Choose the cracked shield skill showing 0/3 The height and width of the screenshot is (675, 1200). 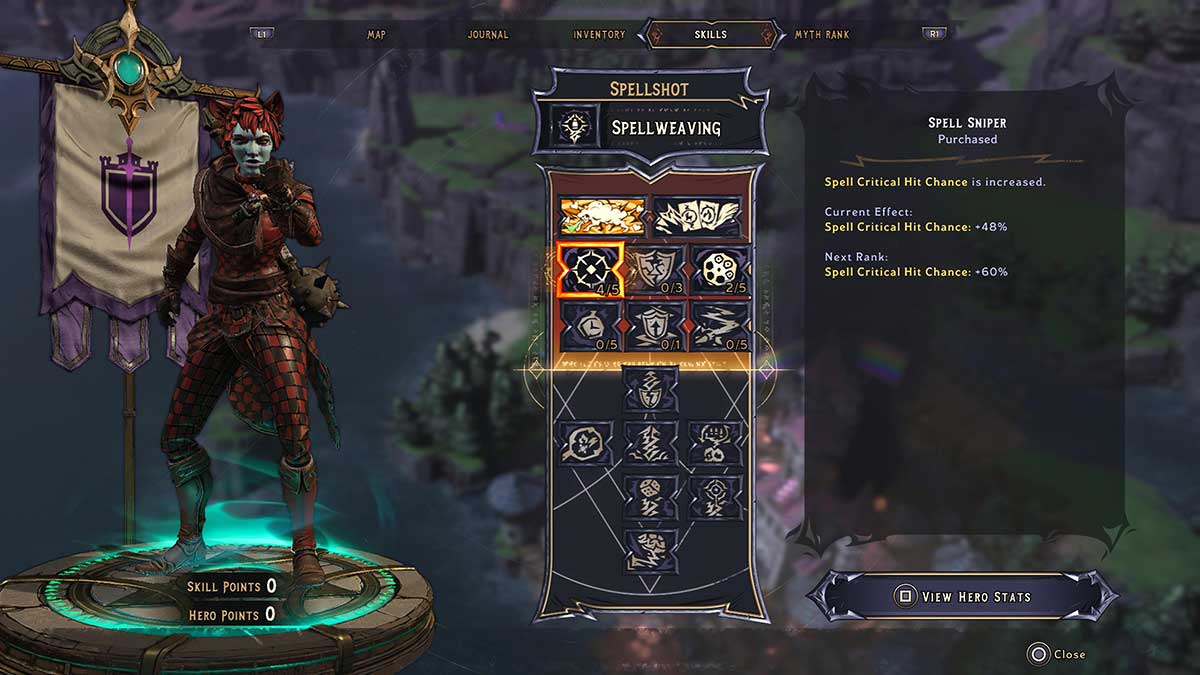[x=654, y=270]
